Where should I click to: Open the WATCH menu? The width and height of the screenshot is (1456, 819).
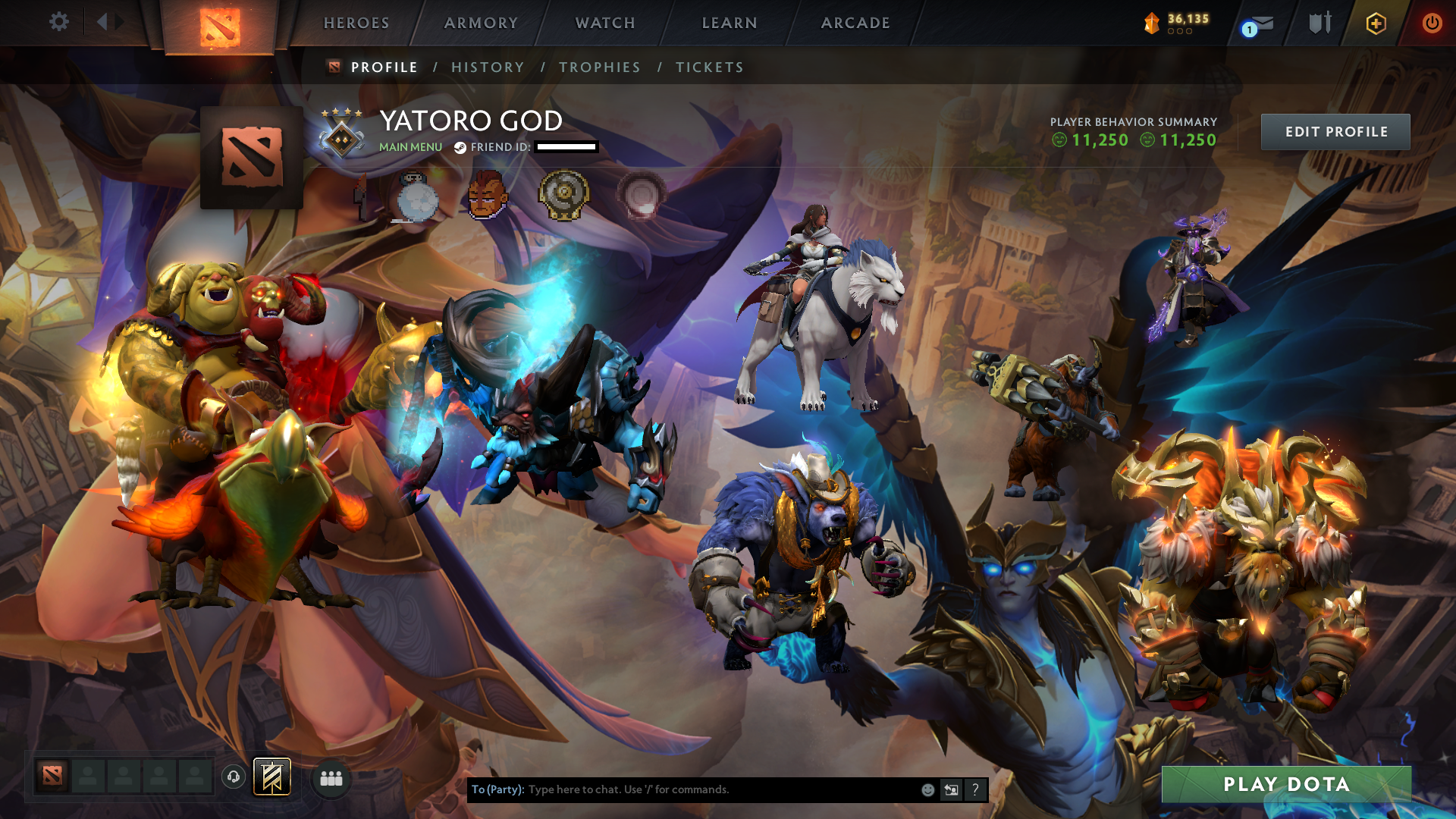coord(605,24)
